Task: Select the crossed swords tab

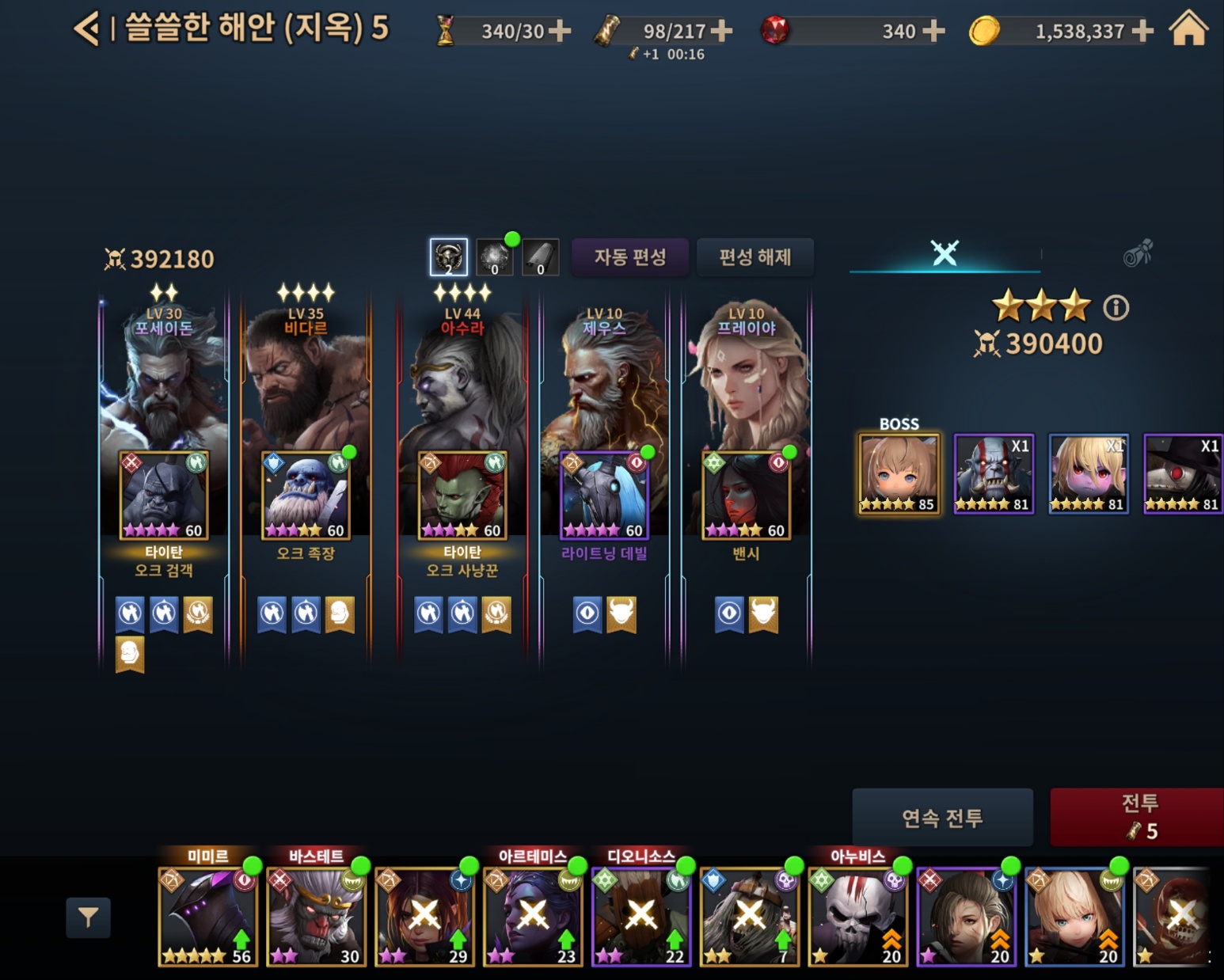Action: 944,253
